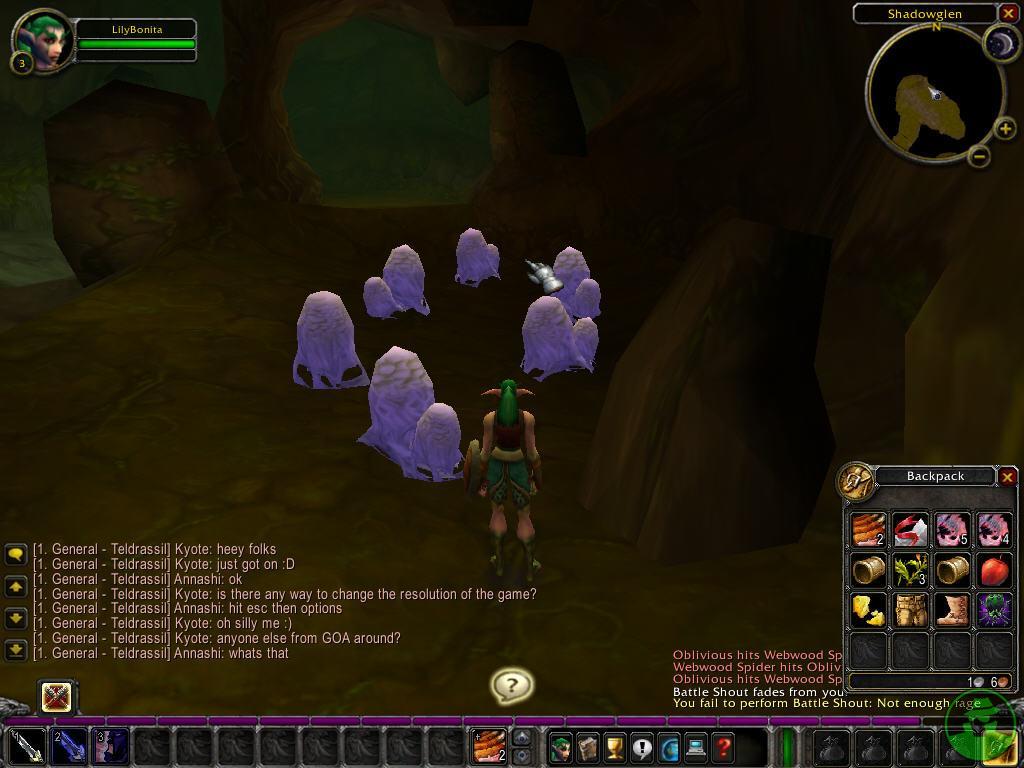Open the character info micro button

560,747
